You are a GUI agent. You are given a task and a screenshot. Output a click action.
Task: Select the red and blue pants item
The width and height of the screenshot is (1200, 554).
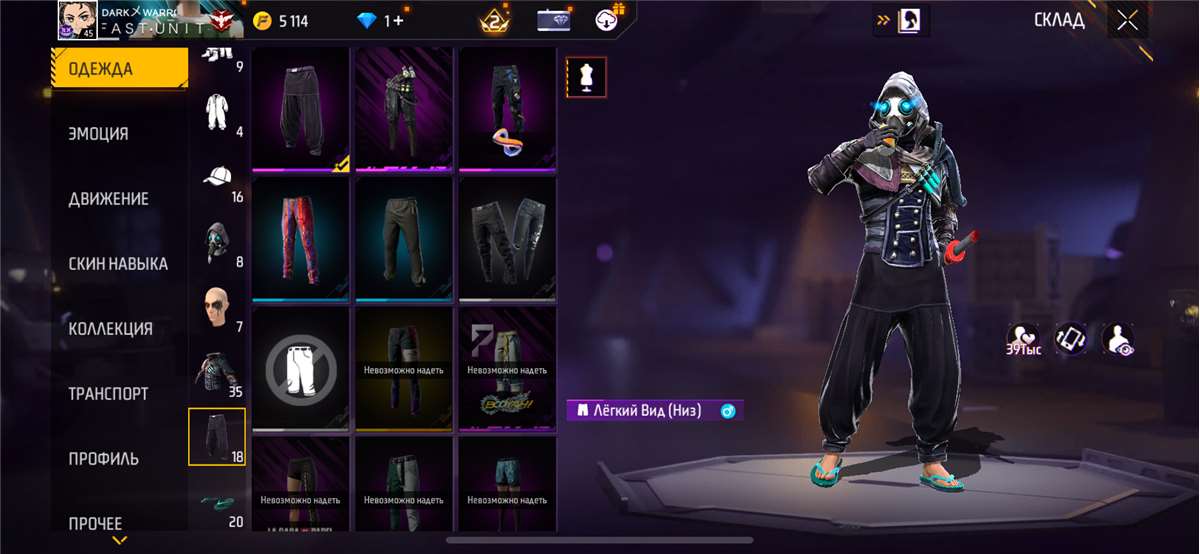[301, 239]
